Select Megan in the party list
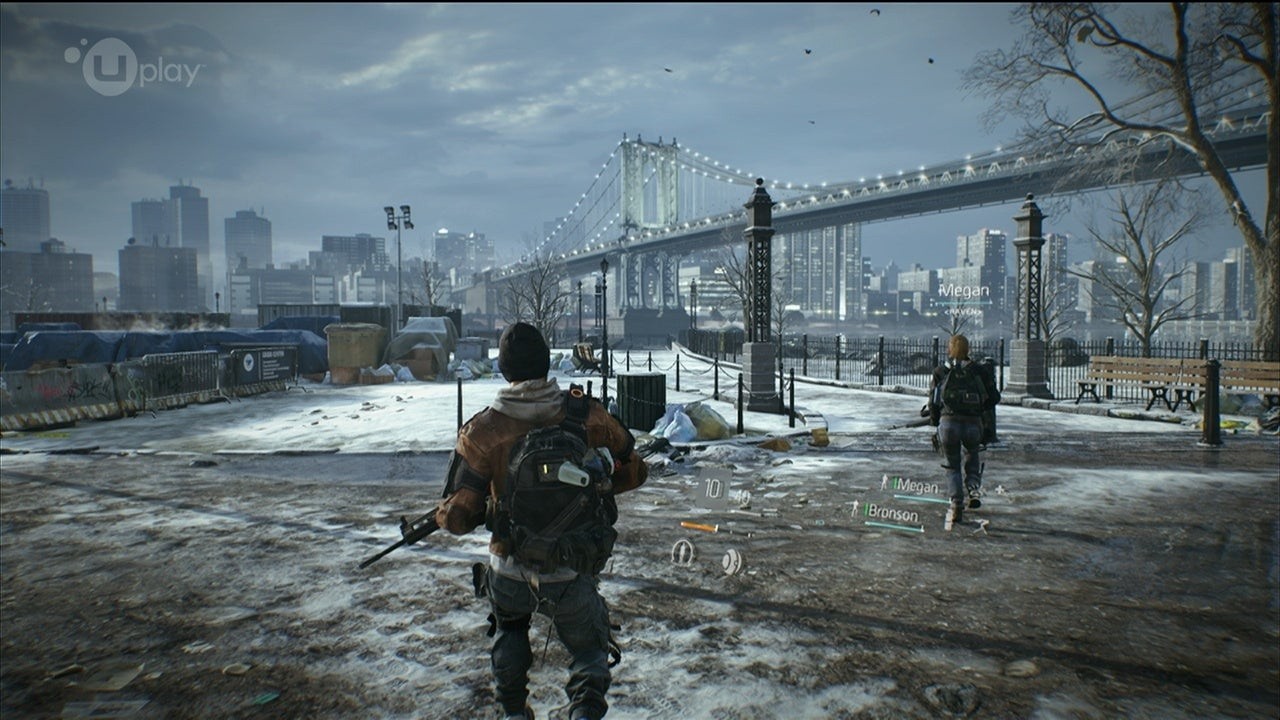The image size is (1280, 720). click(916, 485)
